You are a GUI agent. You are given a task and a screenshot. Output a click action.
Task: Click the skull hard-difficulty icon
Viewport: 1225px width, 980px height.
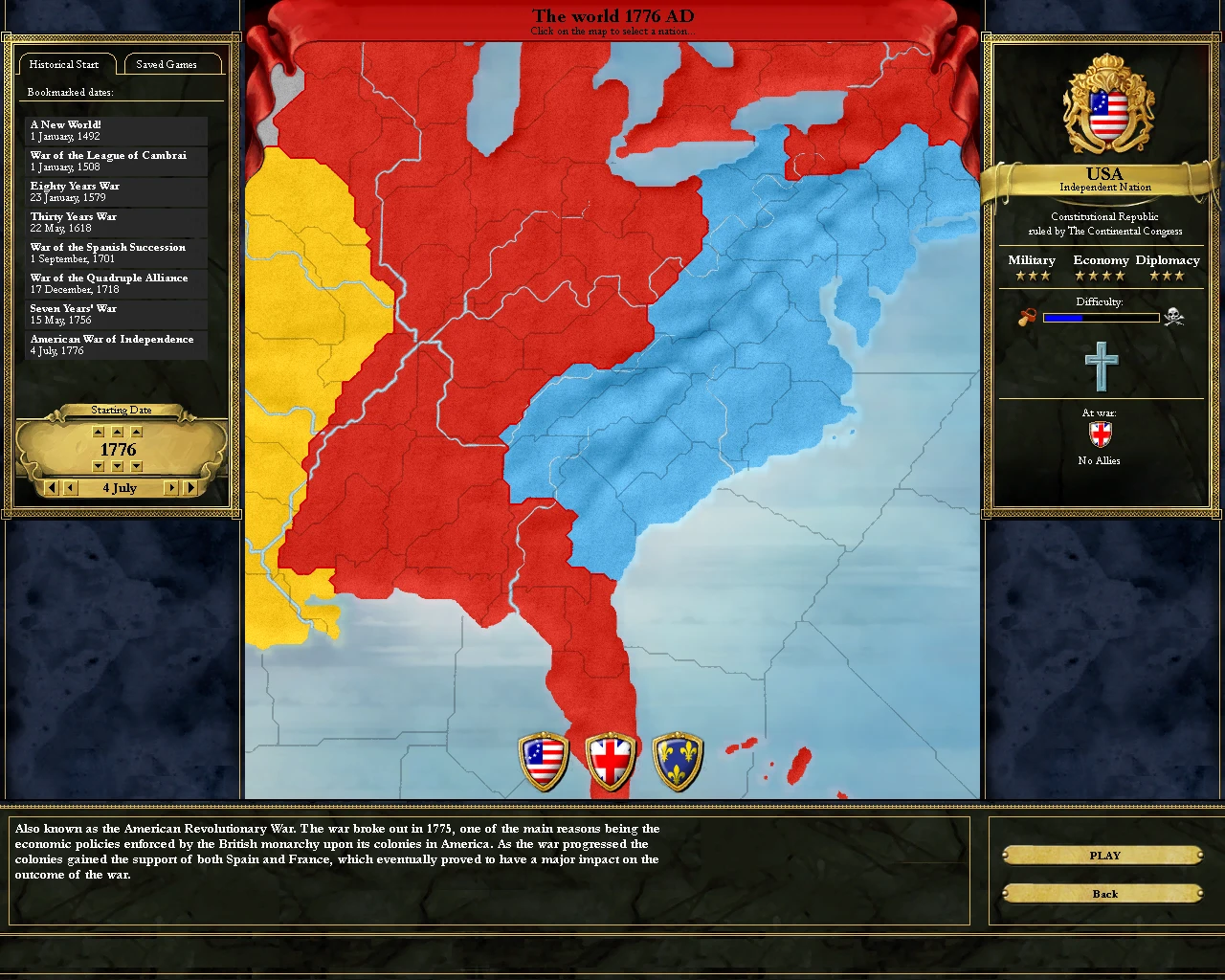(1175, 317)
